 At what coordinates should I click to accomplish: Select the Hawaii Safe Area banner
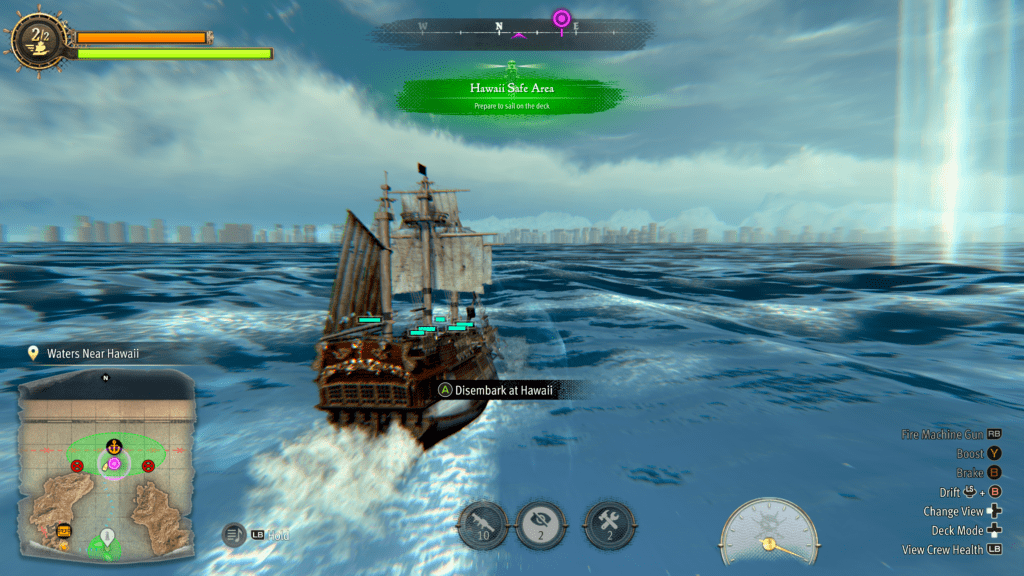pos(512,94)
